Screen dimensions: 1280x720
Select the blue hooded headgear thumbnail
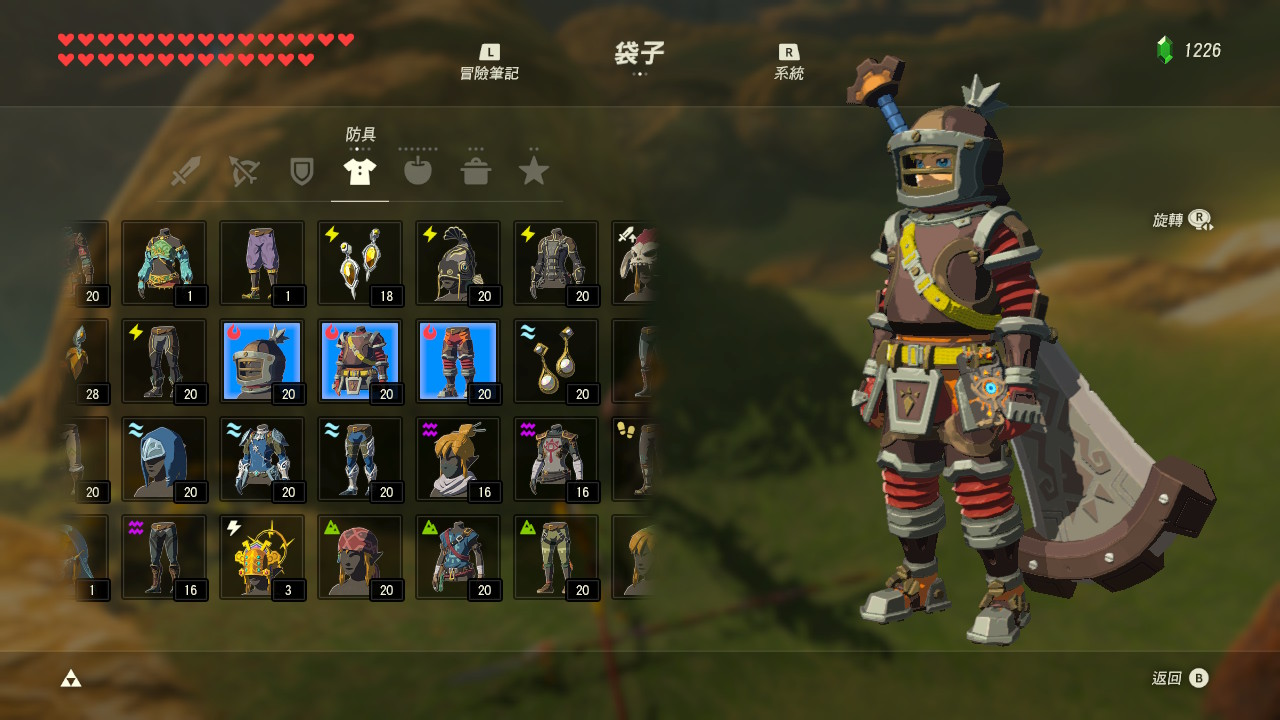pos(163,458)
